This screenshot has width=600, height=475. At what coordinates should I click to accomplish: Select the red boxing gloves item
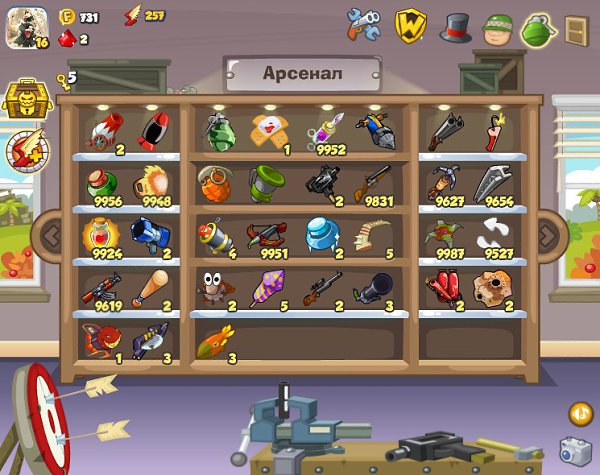pyautogui.click(x=441, y=288)
